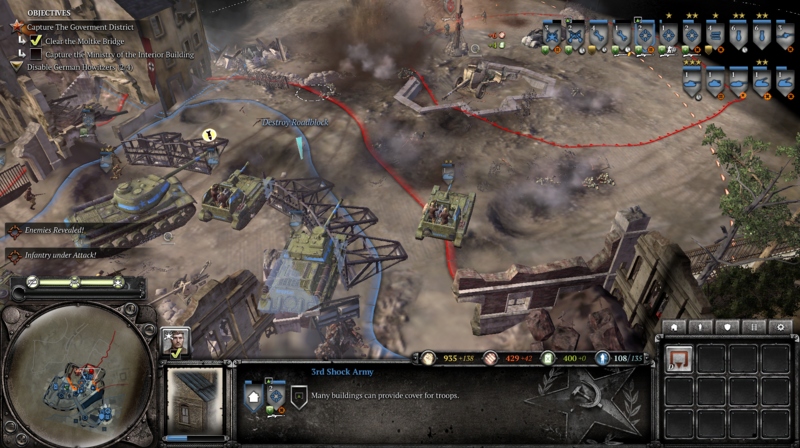800x448 pixels.
Task: Click the house icon menu button
Action: (x=674, y=327)
